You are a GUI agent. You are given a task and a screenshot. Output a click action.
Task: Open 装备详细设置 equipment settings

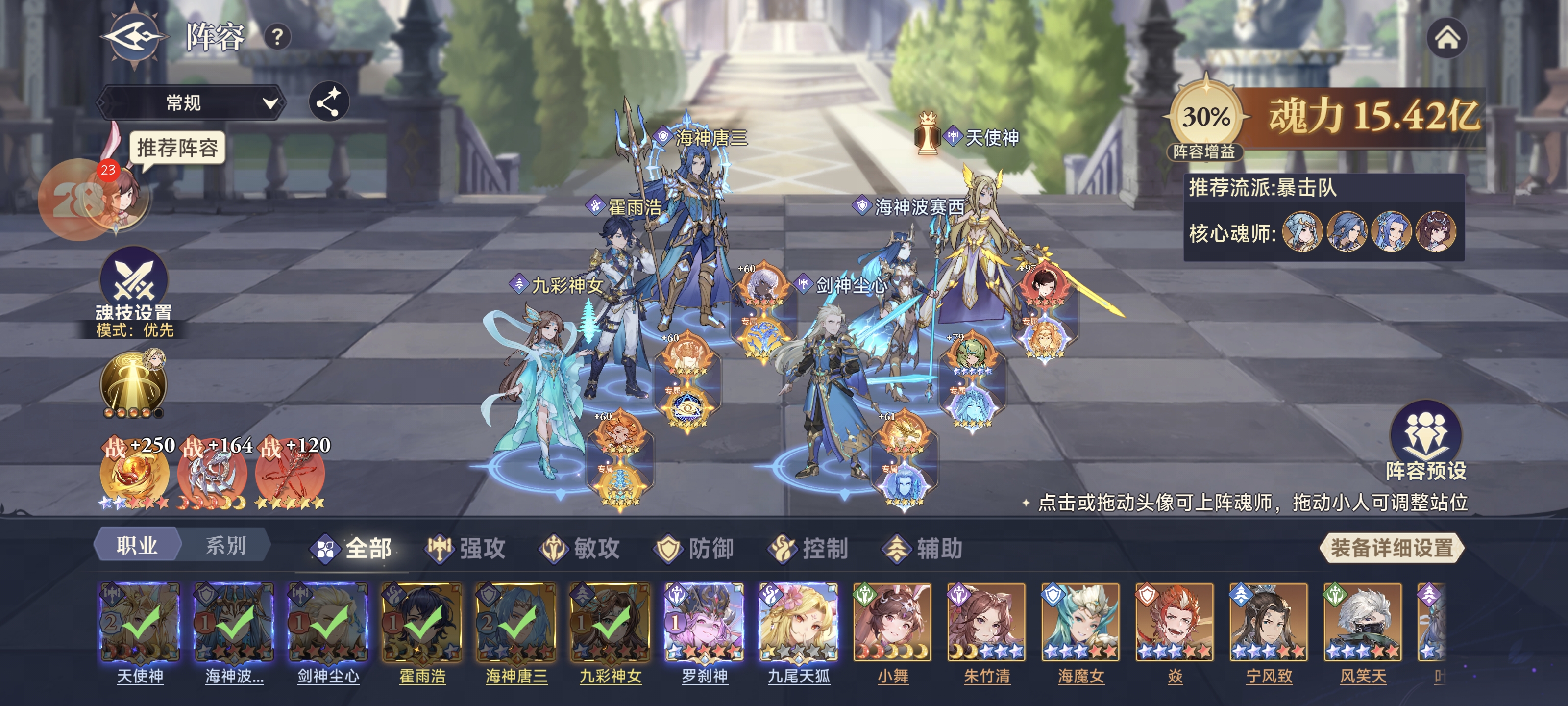pyautogui.click(x=1392, y=548)
